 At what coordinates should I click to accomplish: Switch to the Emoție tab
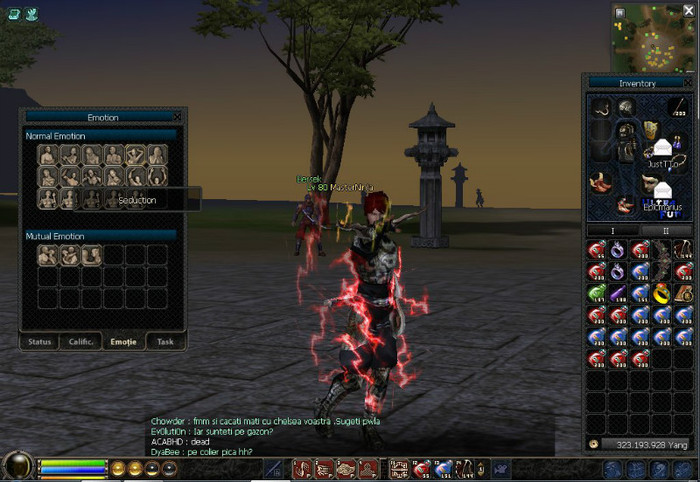[x=123, y=341]
